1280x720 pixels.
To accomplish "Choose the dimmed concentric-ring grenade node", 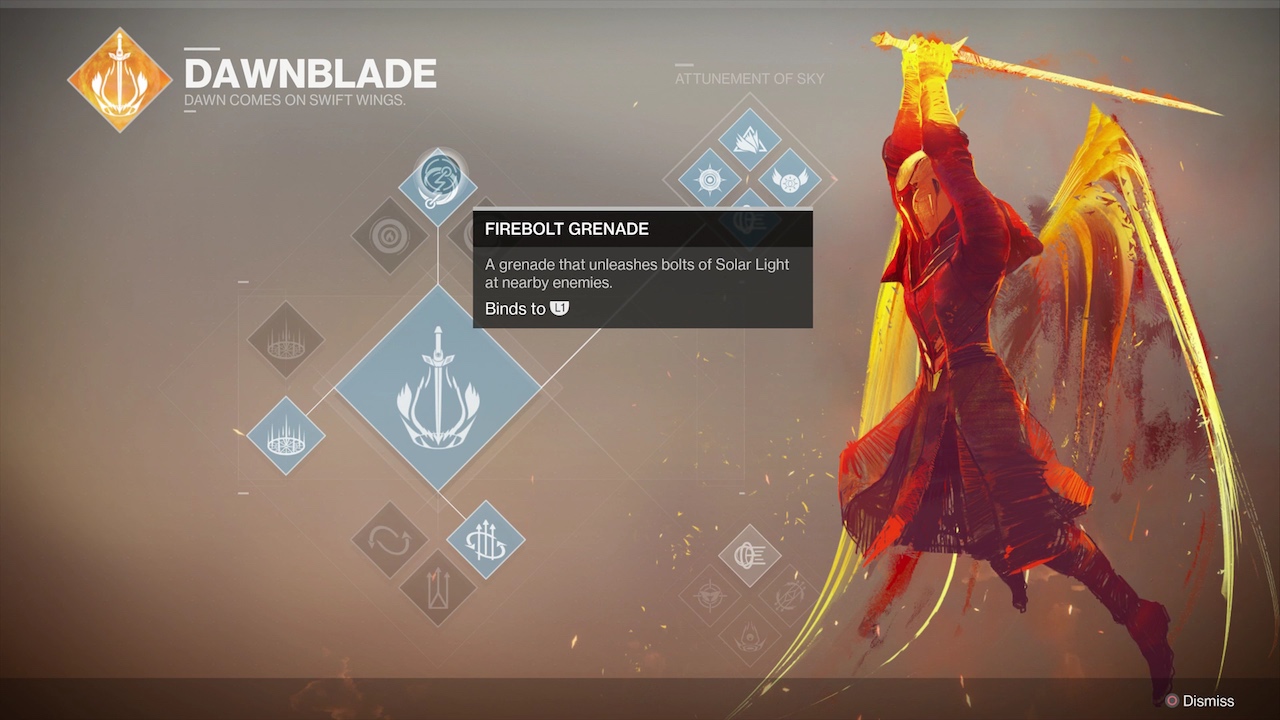I will tap(390, 236).
